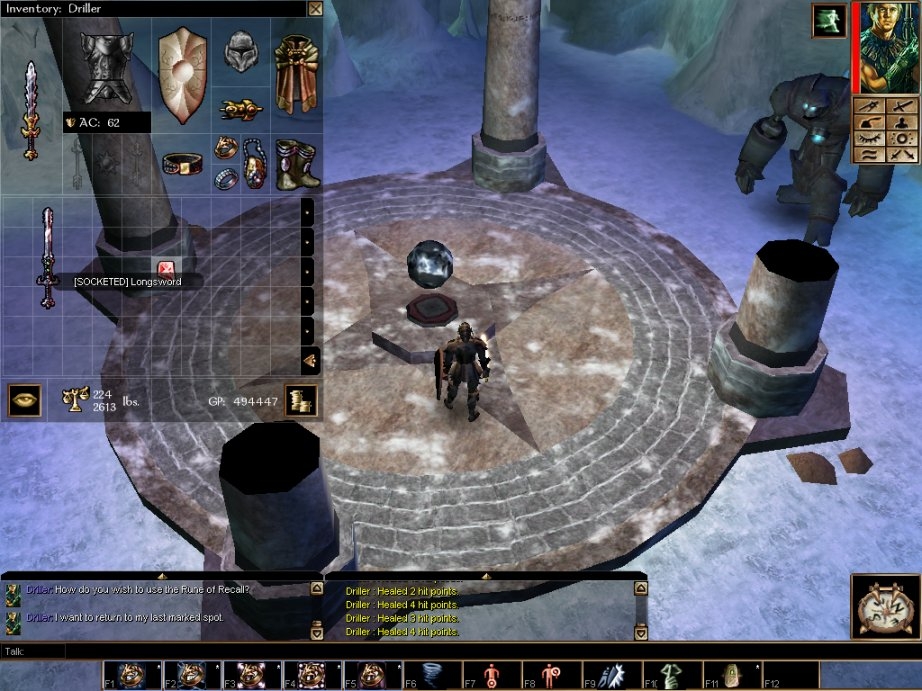The height and width of the screenshot is (691, 922).
Task: Select the equipped chest armor slot
Action: click(106, 67)
